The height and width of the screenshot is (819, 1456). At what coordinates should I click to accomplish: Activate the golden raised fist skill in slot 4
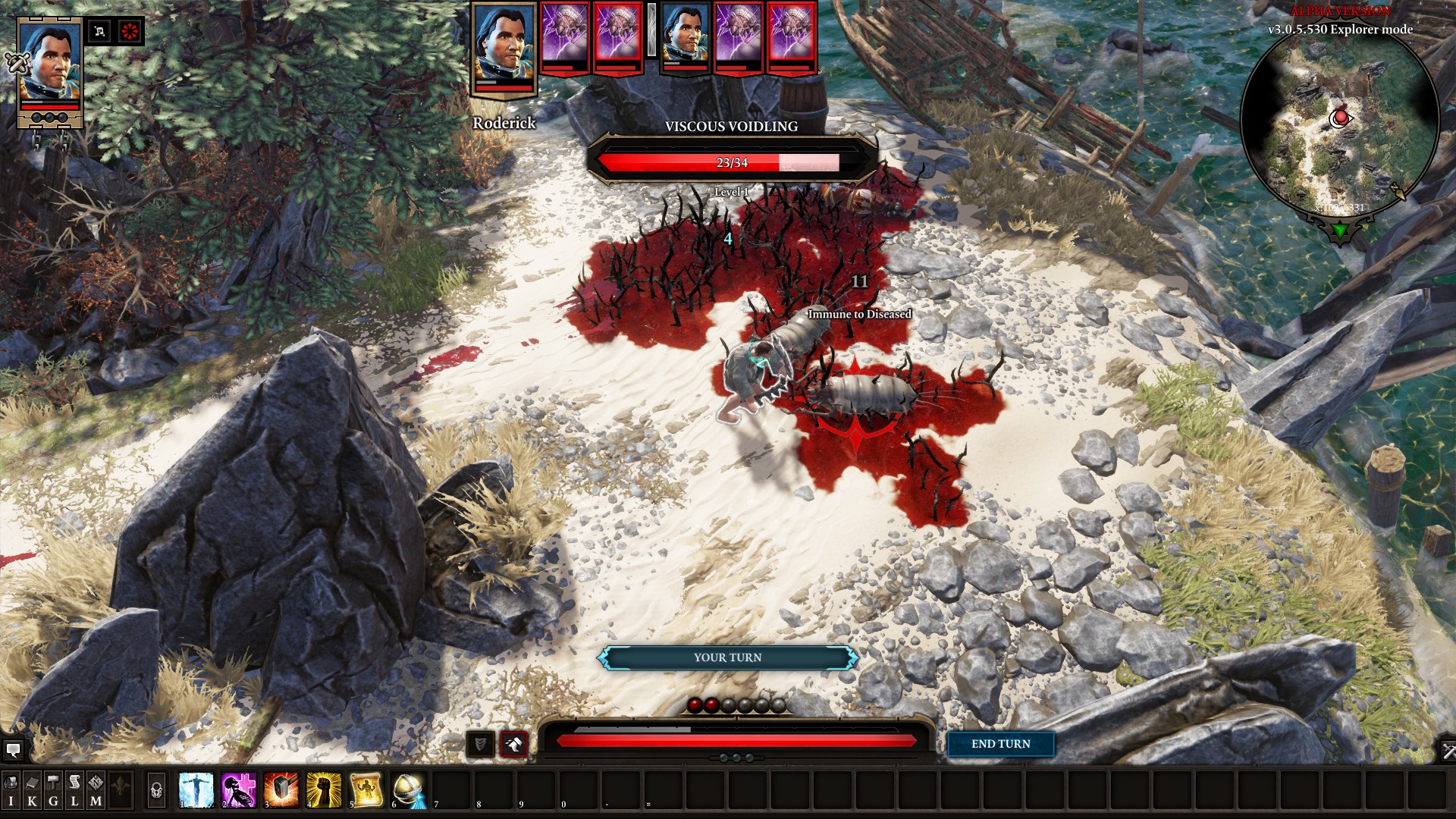[323, 789]
